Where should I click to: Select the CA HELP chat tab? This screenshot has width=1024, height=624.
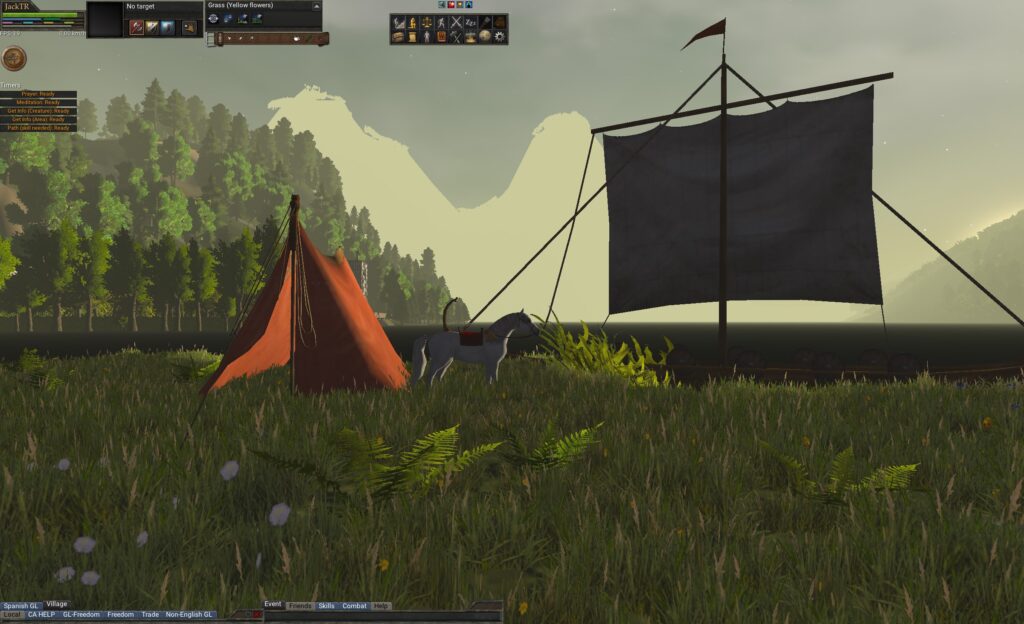42,614
